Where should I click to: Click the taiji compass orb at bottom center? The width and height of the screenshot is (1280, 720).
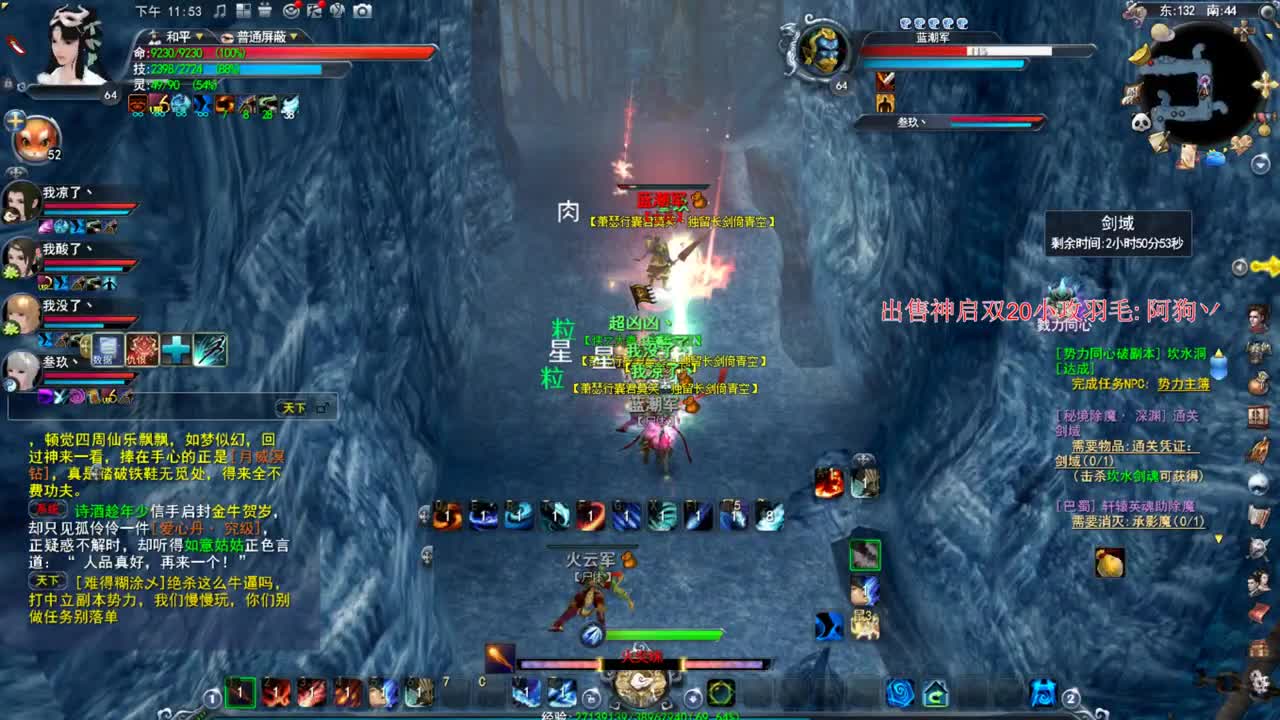(640, 690)
